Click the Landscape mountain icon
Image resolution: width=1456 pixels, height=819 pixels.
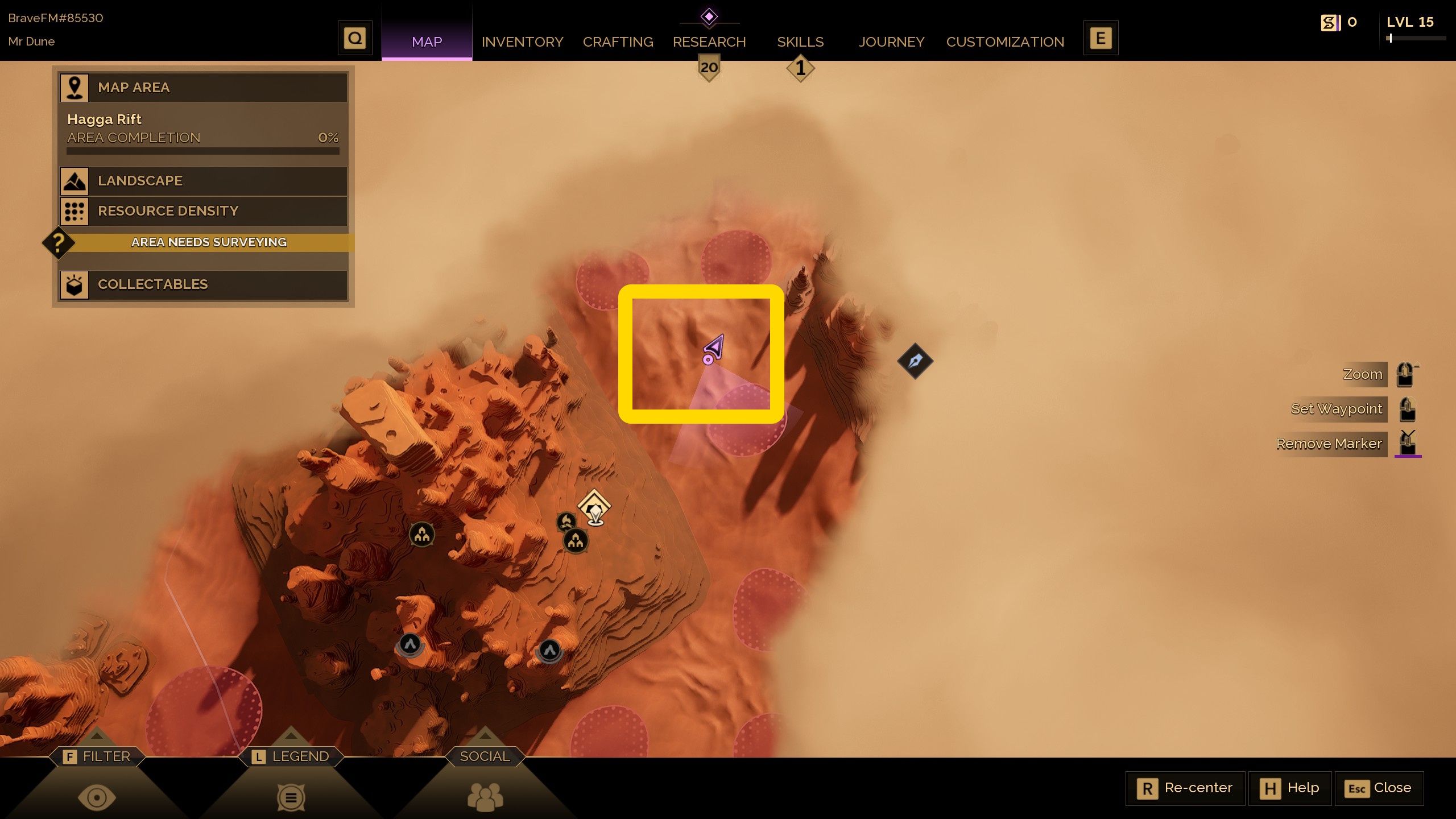click(73, 181)
